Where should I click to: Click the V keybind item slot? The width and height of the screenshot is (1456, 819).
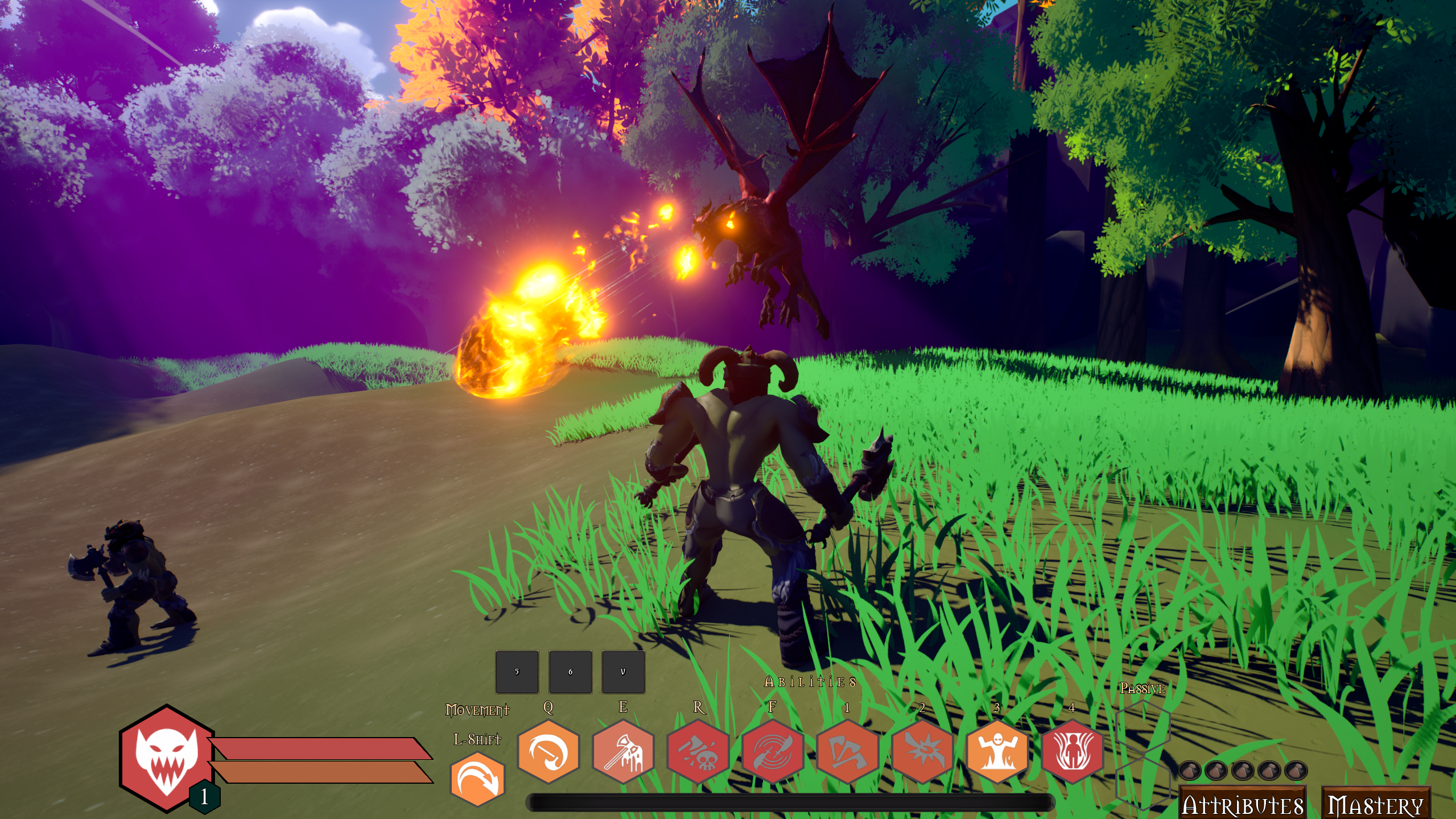pyautogui.click(x=623, y=672)
